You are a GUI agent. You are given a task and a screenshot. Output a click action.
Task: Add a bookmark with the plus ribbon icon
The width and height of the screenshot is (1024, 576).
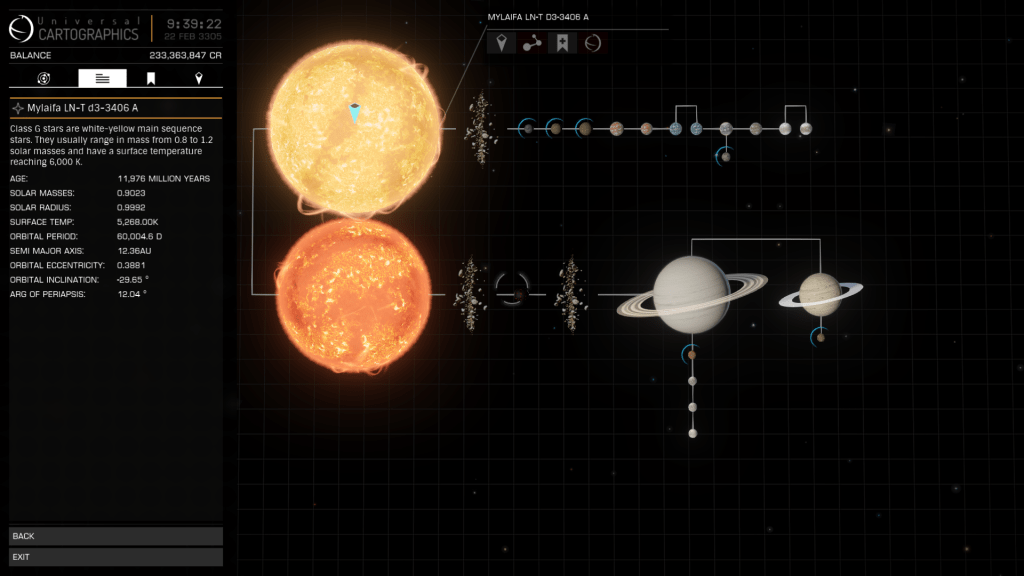click(x=562, y=44)
